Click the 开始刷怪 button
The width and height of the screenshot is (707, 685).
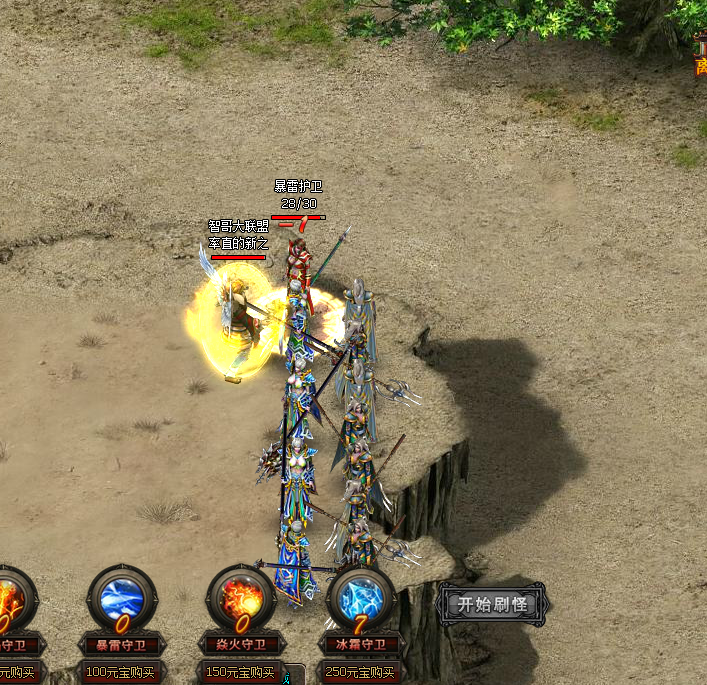click(493, 604)
